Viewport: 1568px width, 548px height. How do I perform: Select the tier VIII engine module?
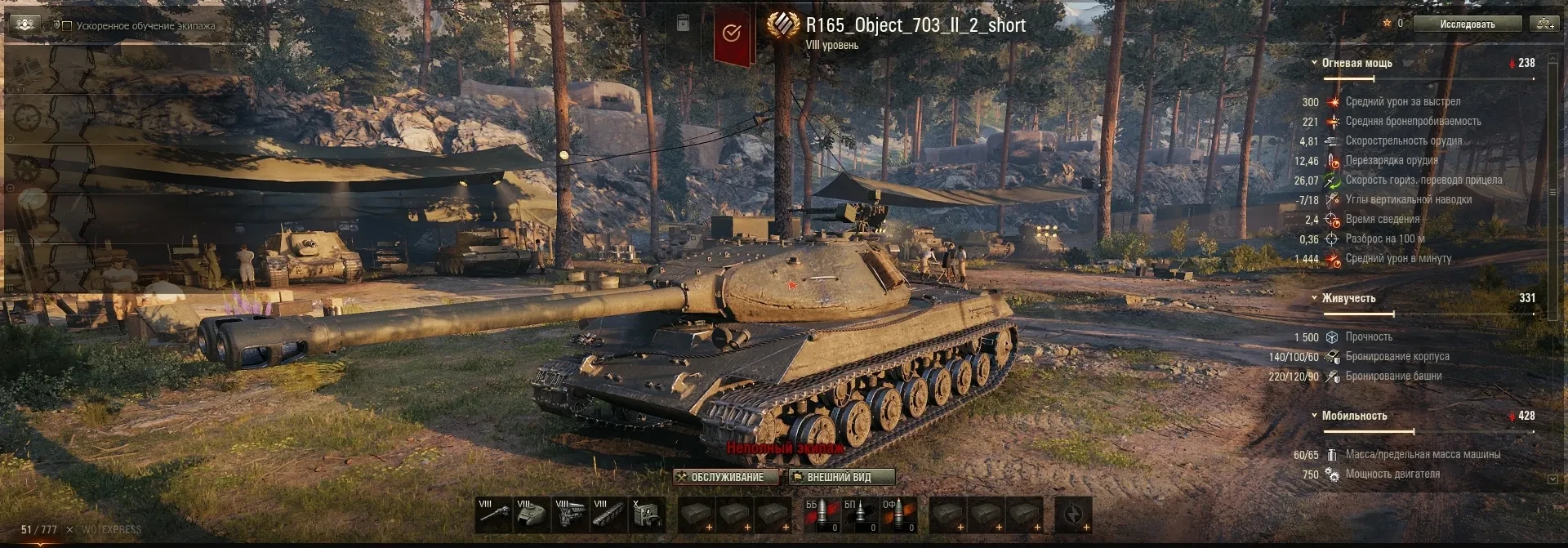(571, 515)
